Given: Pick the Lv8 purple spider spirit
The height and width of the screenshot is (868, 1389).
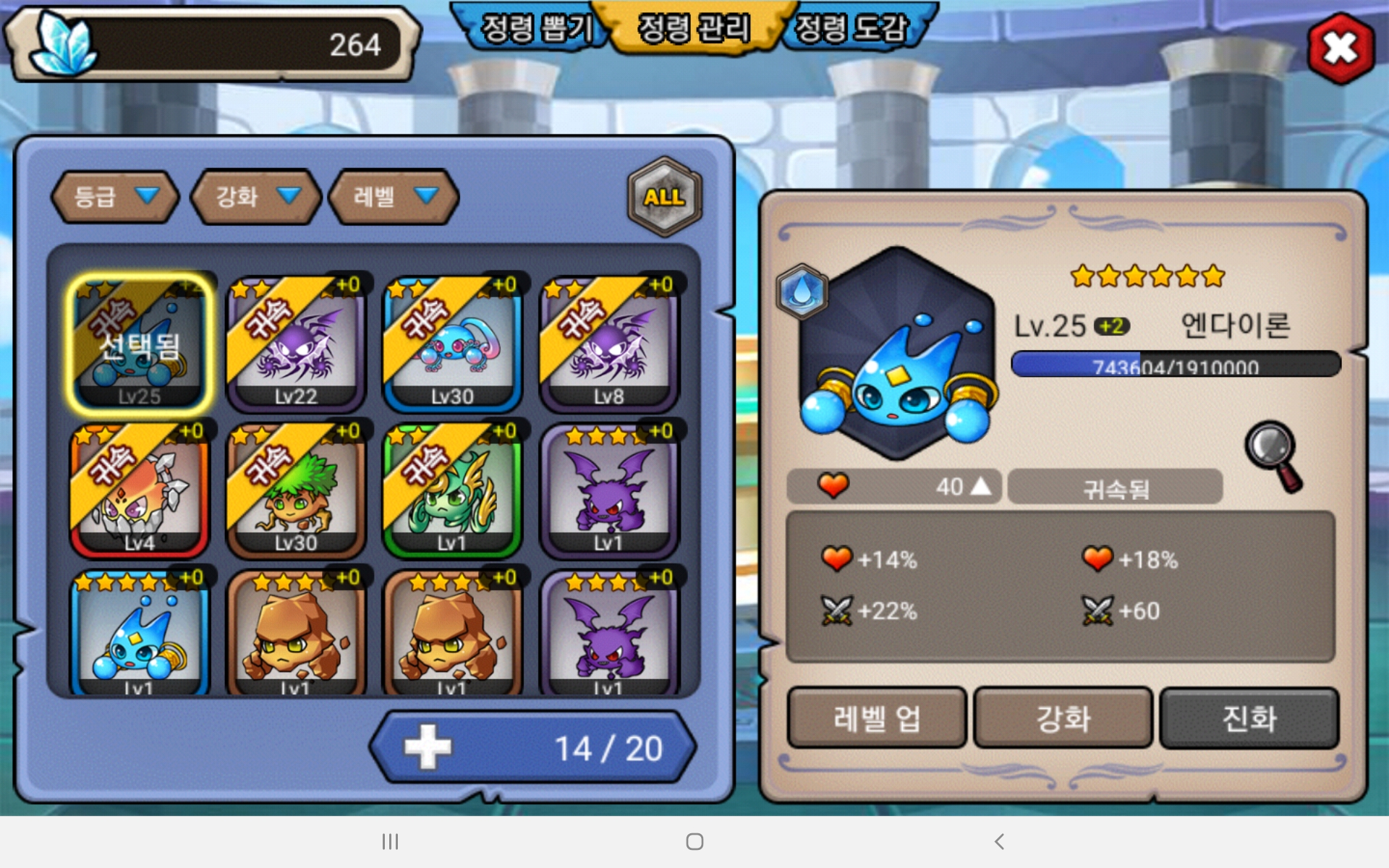Looking at the screenshot, I should pyautogui.click(x=608, y=344).
